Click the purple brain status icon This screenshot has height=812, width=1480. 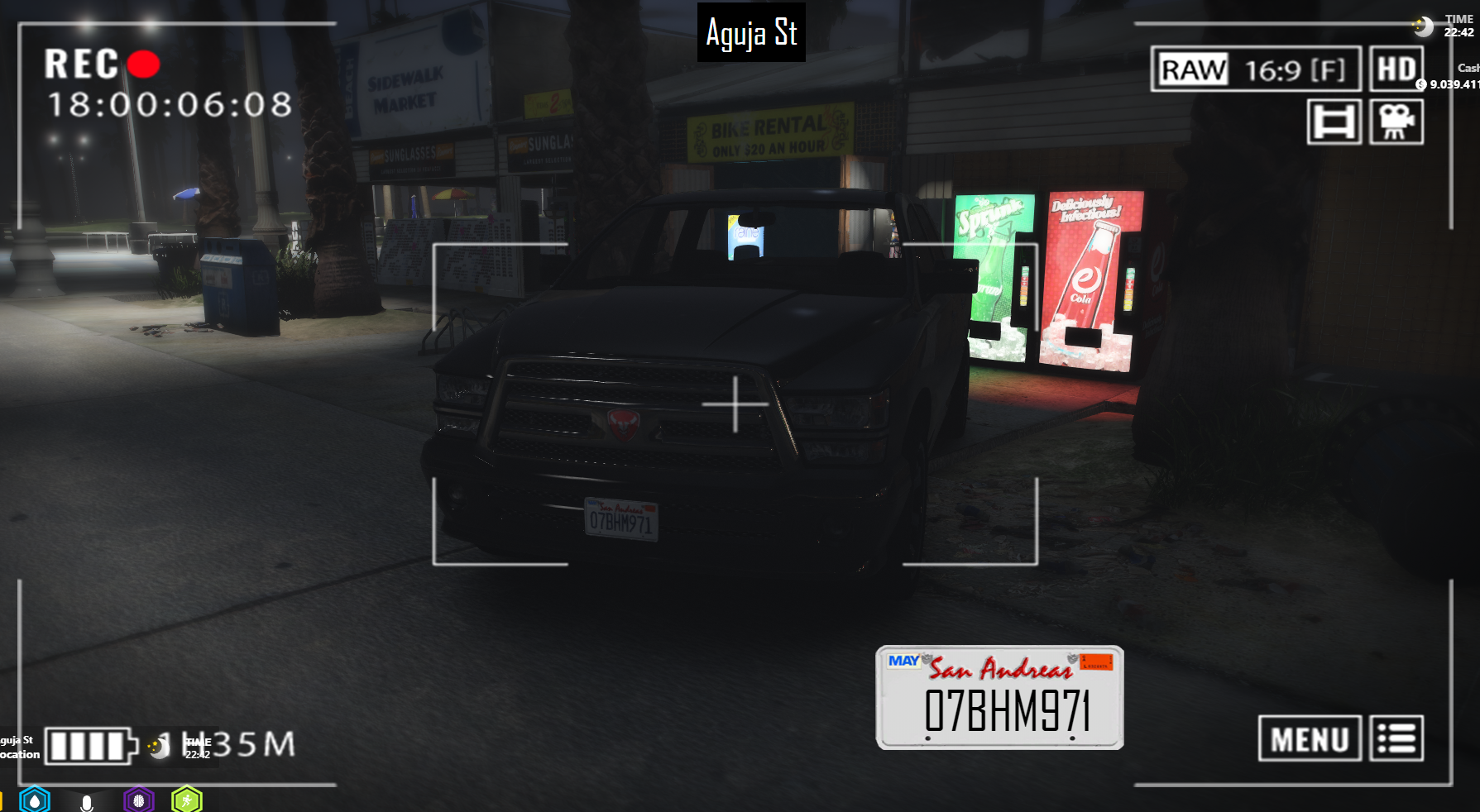(139, 800)
